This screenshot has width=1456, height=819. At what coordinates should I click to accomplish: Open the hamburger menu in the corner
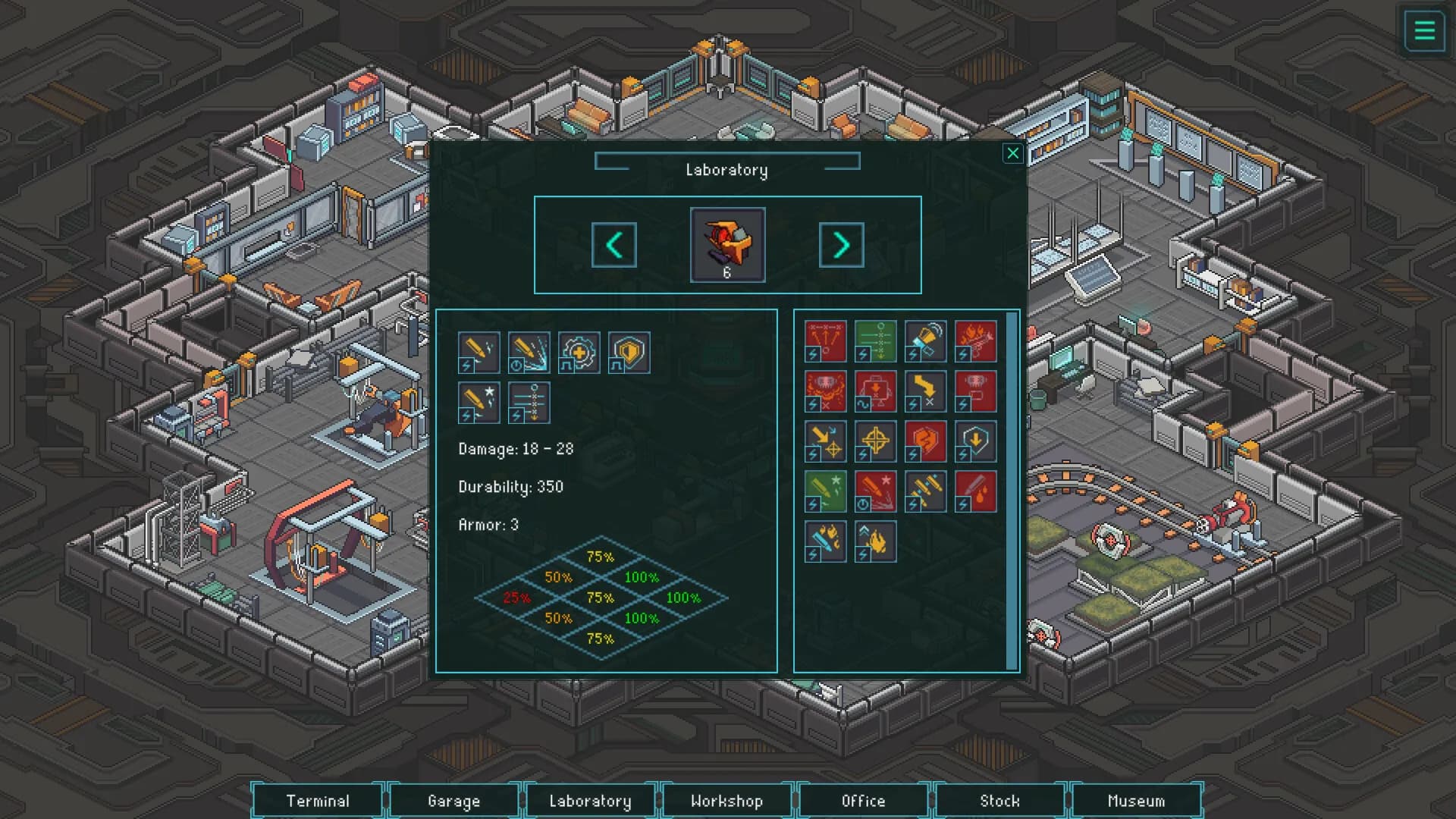point(1424,31)
